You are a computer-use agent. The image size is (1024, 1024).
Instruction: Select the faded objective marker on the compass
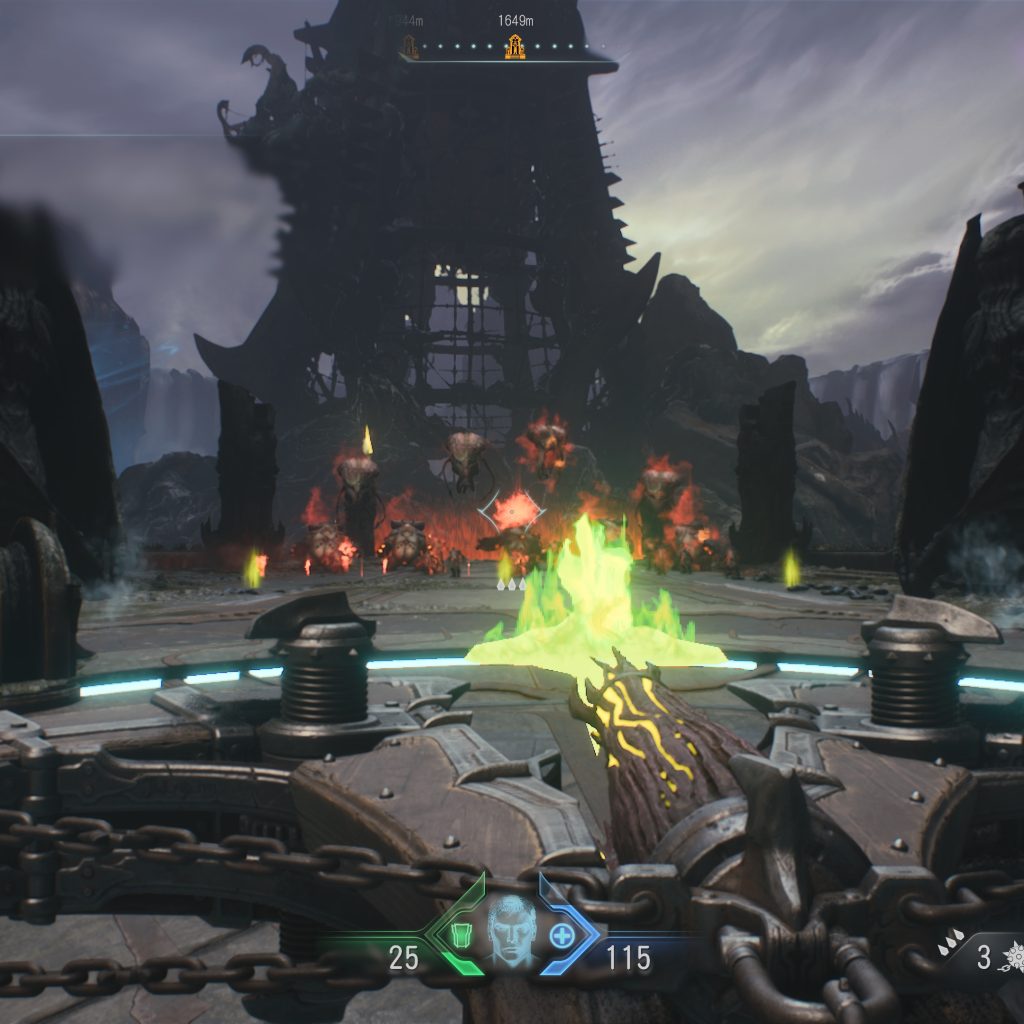point(409,46)
